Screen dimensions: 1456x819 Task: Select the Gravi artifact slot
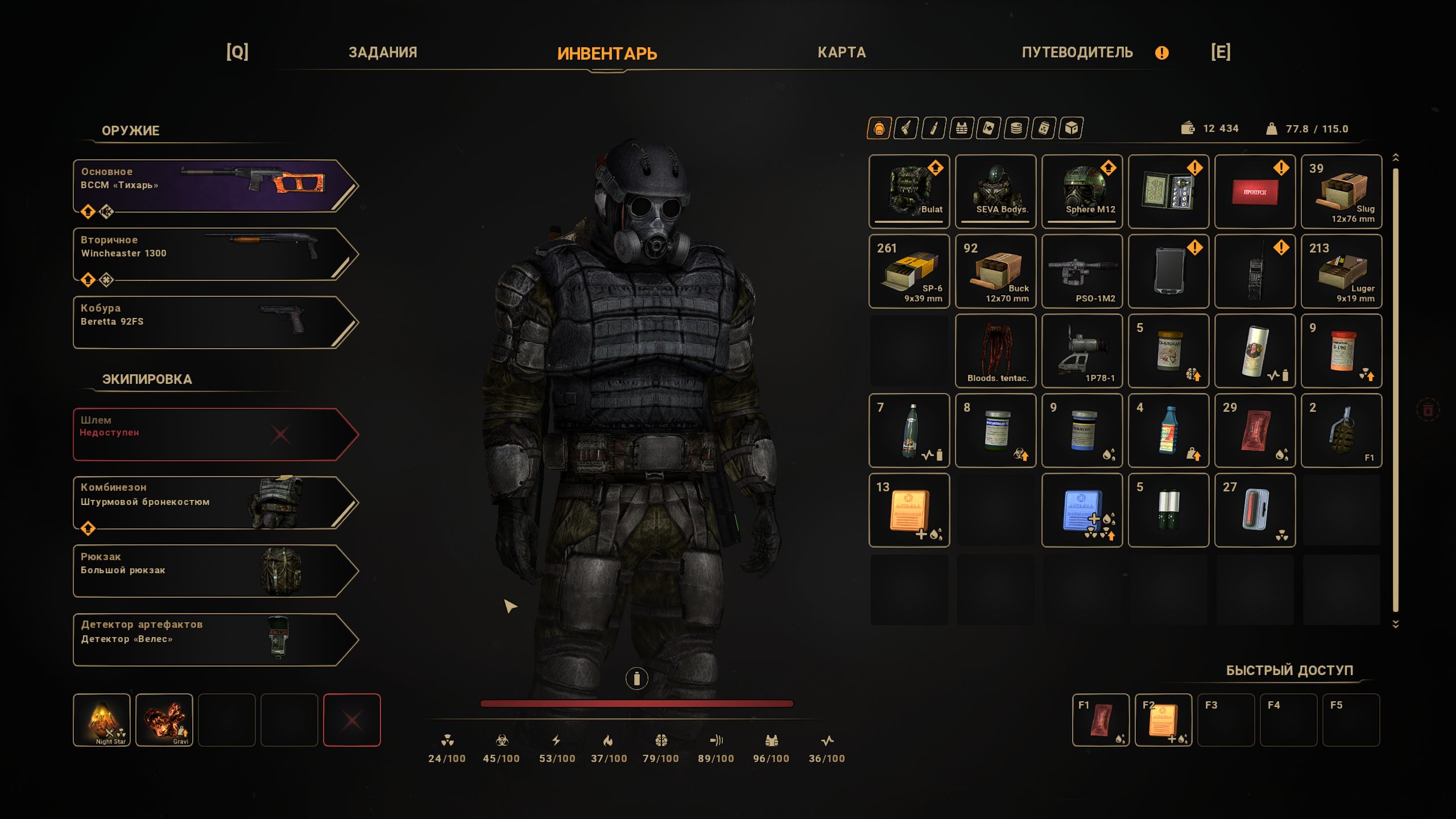click(x=164, y=719)
